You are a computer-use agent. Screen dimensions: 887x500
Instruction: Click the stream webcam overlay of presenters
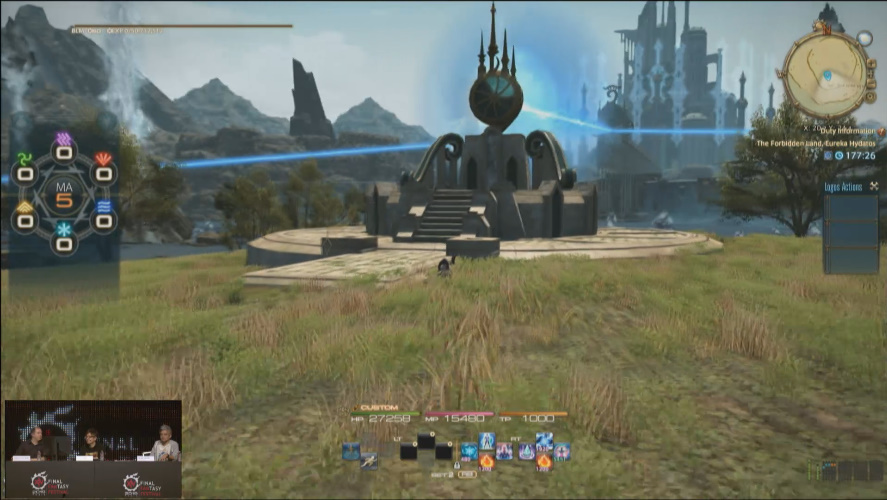point(93,448)
